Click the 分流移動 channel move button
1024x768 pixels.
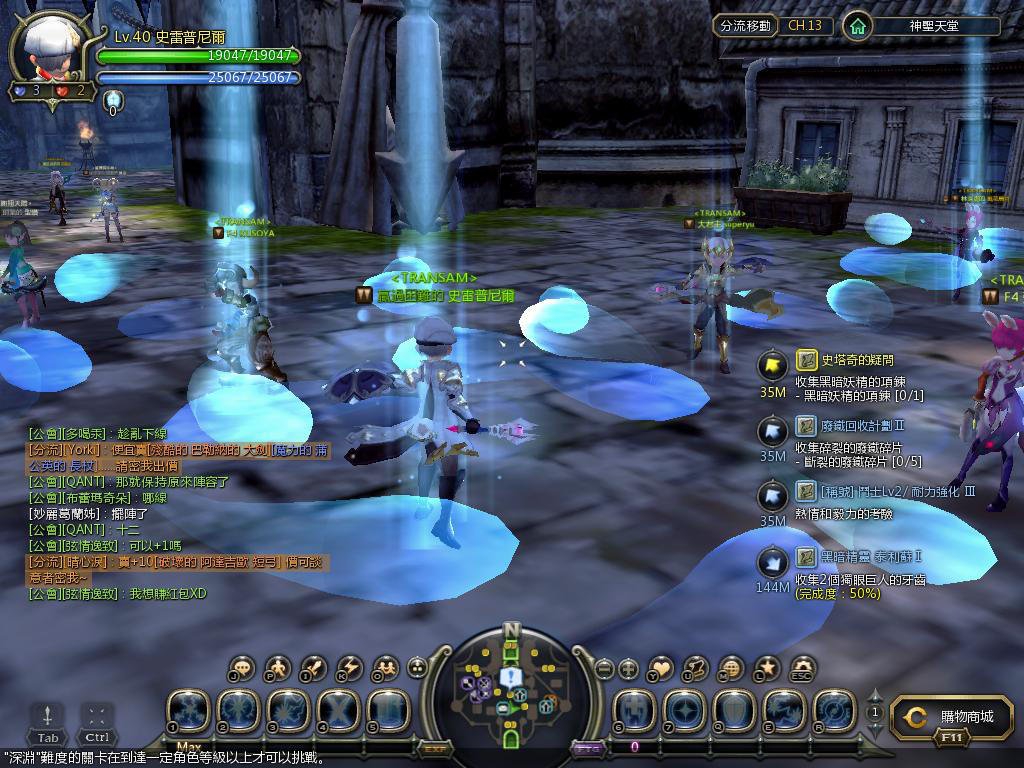(x=745, y=26)
